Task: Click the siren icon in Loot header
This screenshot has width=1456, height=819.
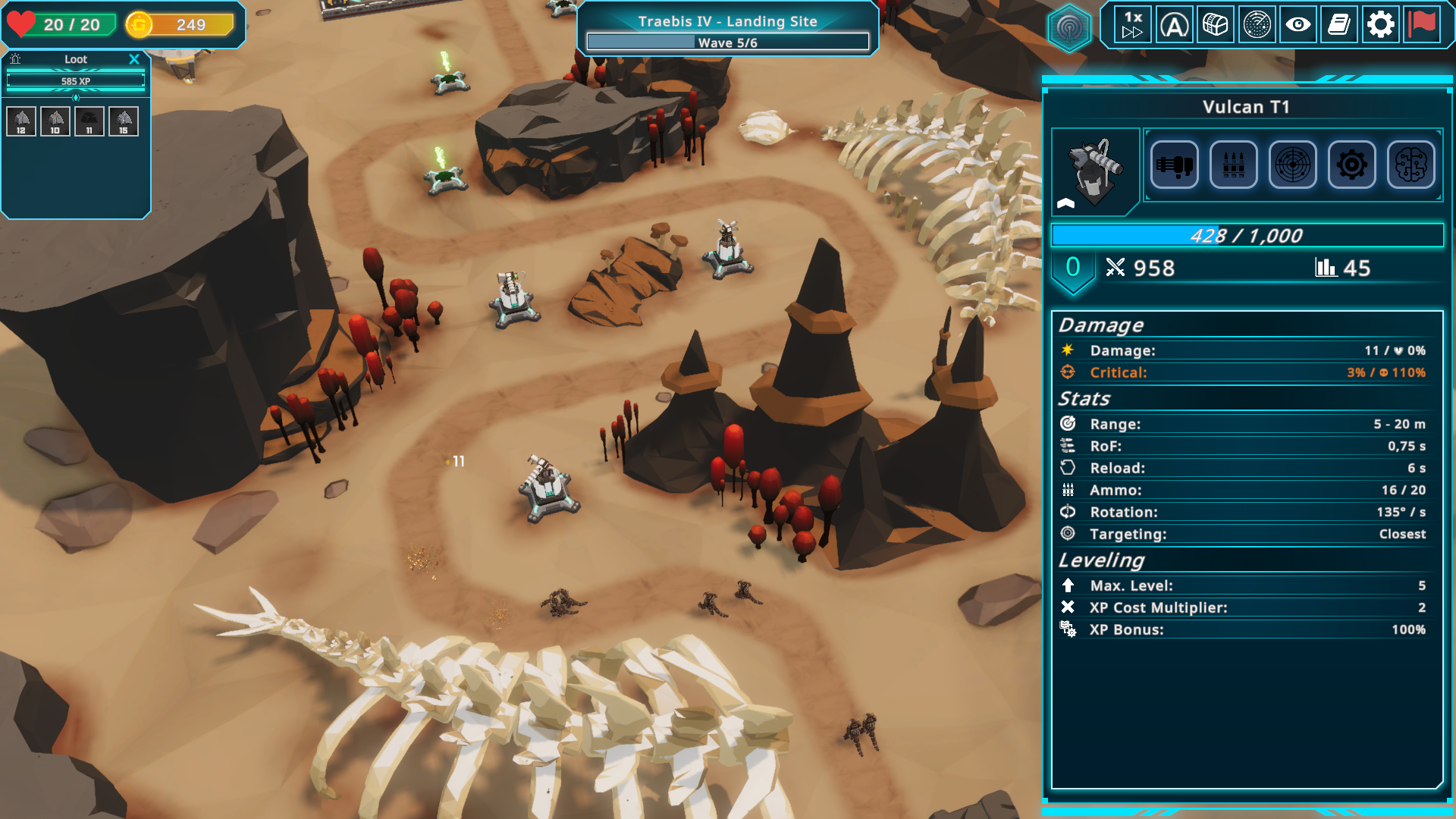Action: tap(15, 59)
